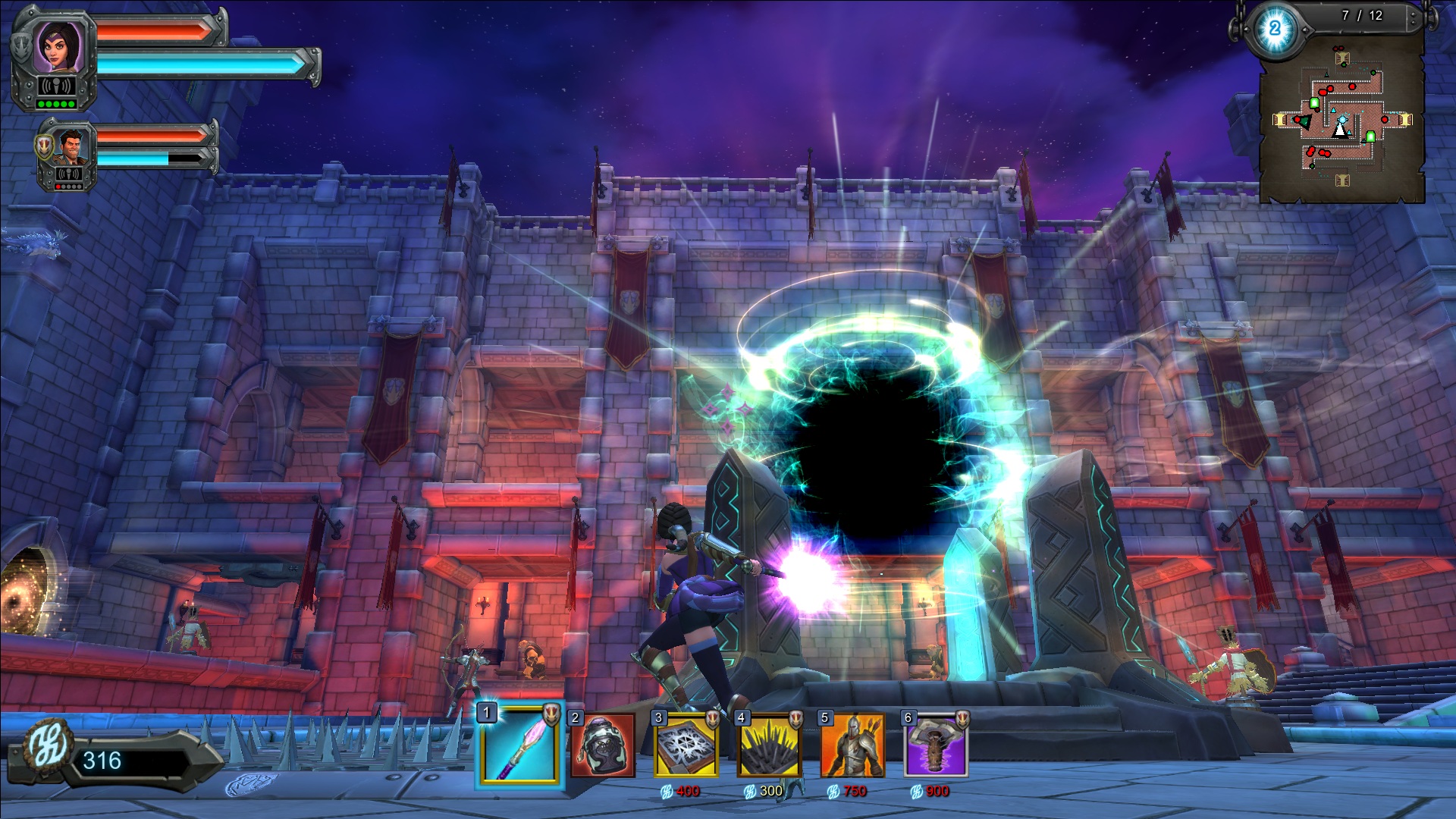Pick the black floor spikes trap
This screenshot has width=1456, height=819.
pos(770,745)
